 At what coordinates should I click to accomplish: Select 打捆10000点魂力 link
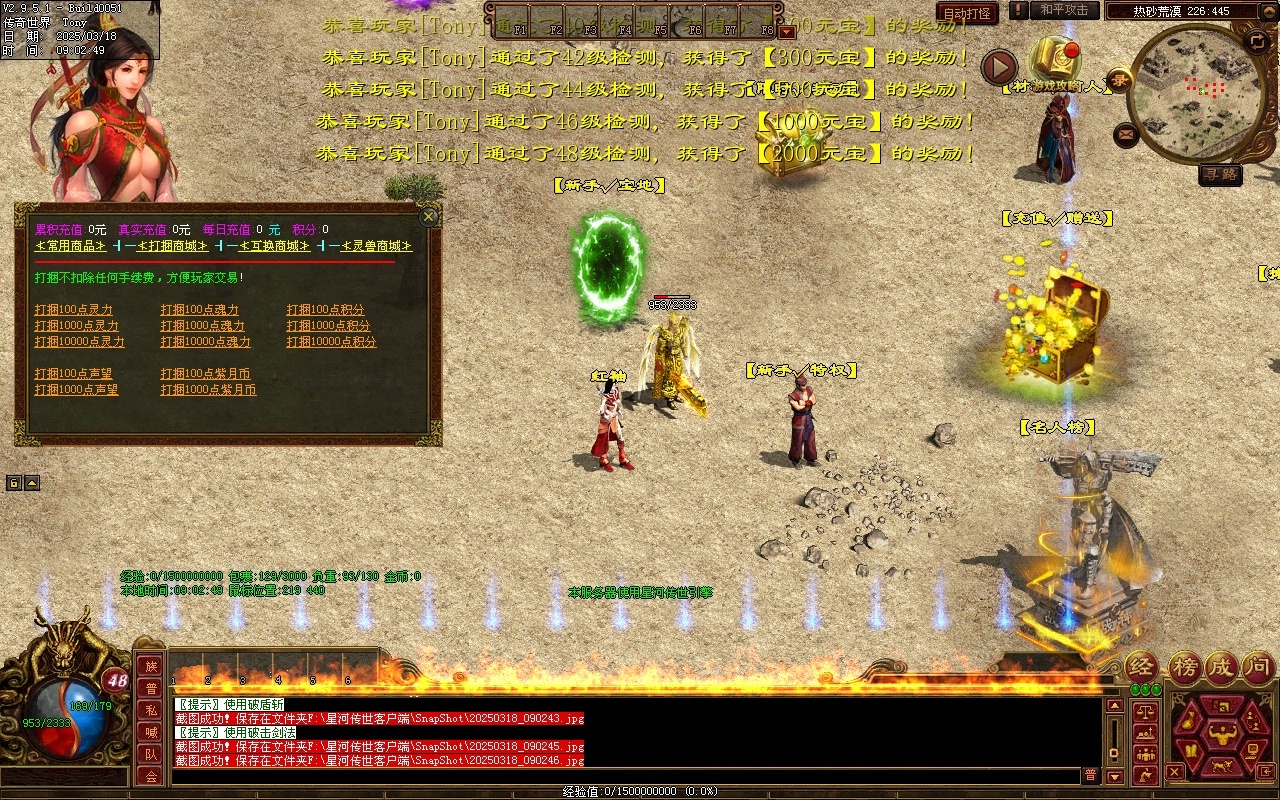(x=205, y=342)
